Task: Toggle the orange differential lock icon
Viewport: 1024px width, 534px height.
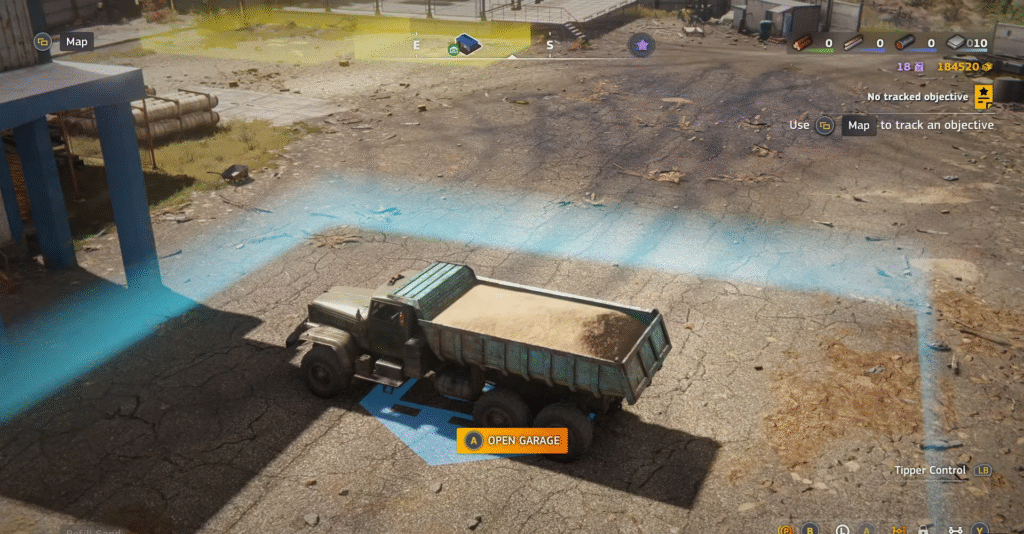Action: (x=899, y=529)
